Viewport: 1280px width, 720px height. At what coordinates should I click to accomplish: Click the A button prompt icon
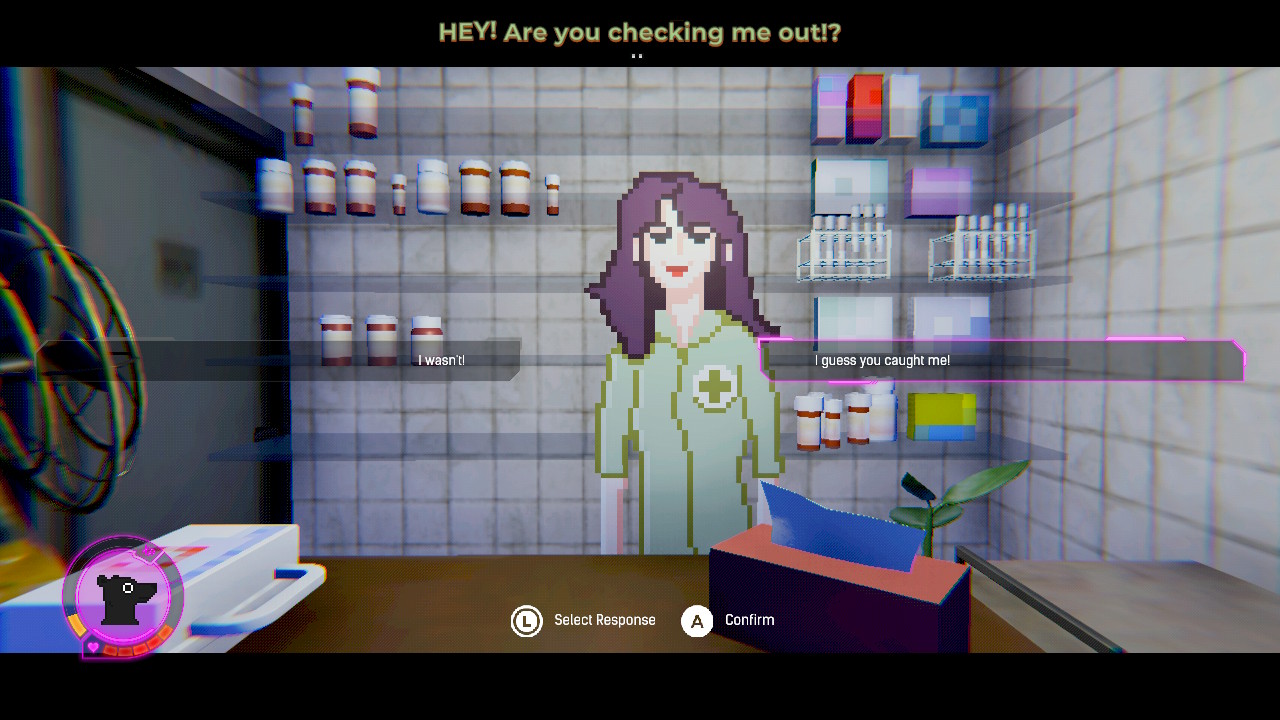[697, 620]
